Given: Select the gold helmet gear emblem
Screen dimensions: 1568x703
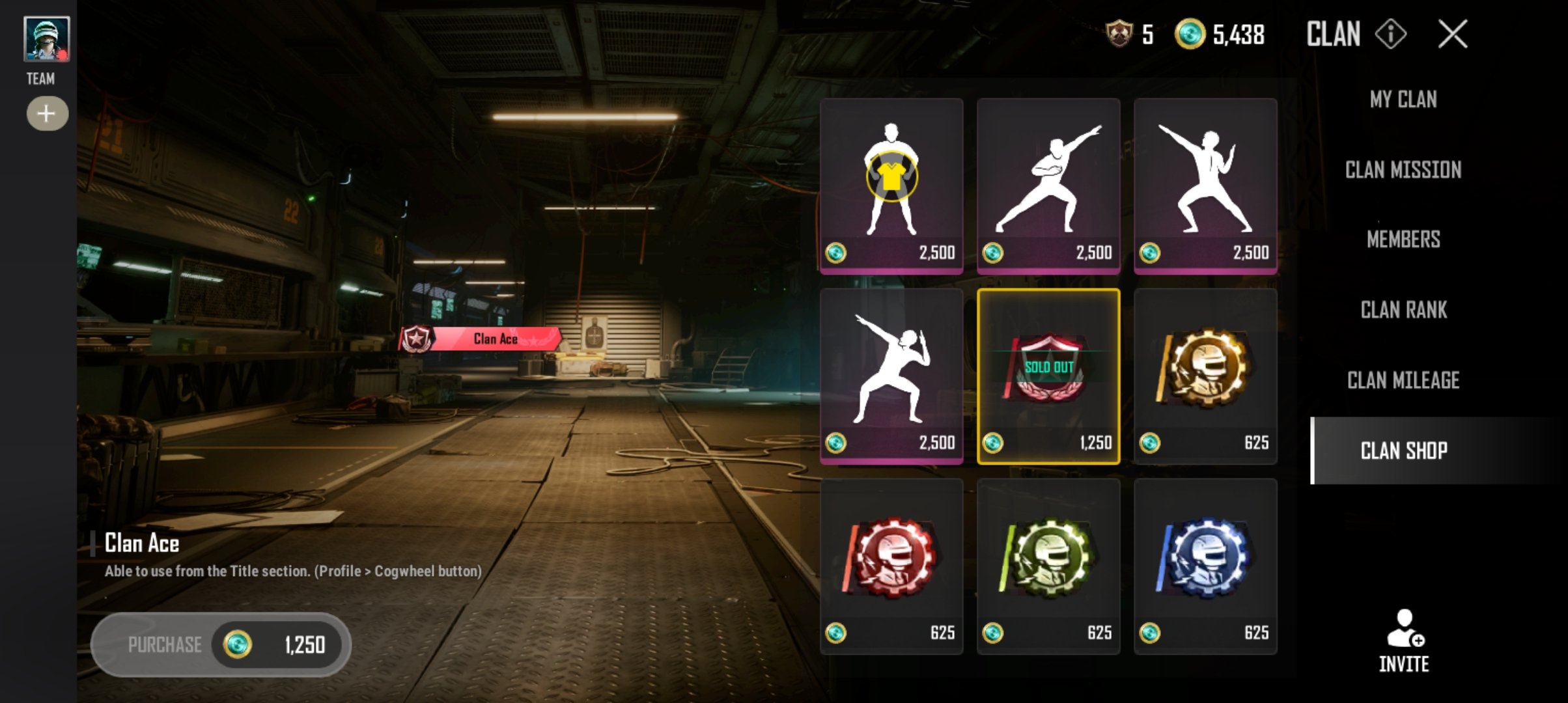Looking at the screenshot, I should [x=1205, y=376].
